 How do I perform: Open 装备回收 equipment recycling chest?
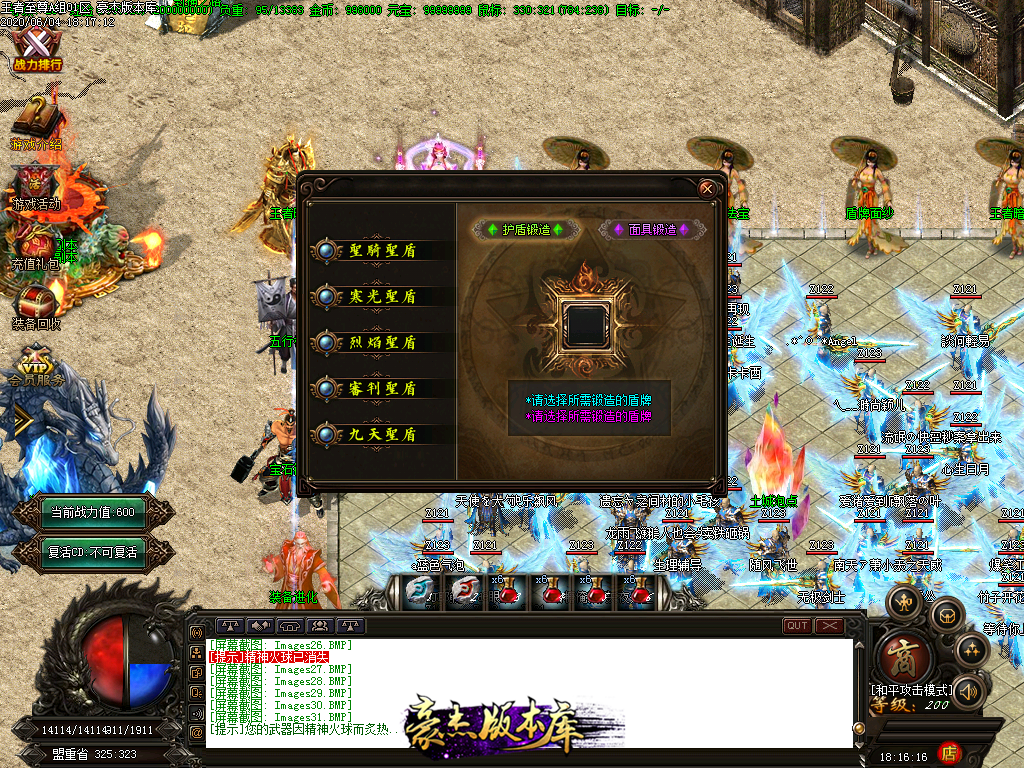[x=36, y=306]
